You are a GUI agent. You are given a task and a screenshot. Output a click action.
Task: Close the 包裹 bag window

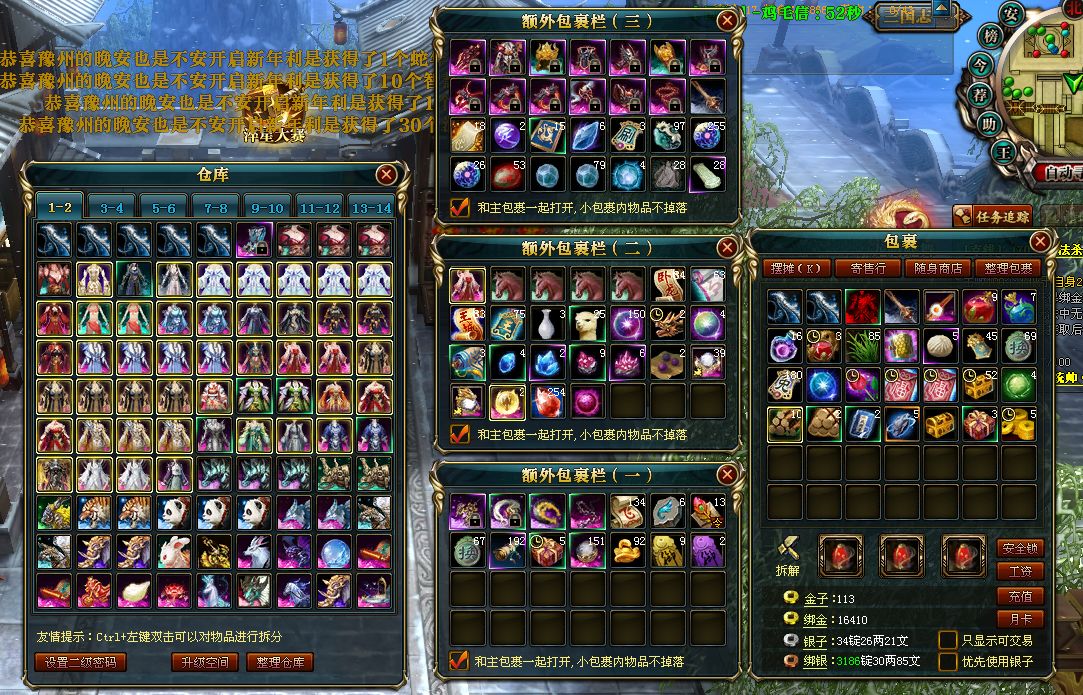[x=1041, y=241]
